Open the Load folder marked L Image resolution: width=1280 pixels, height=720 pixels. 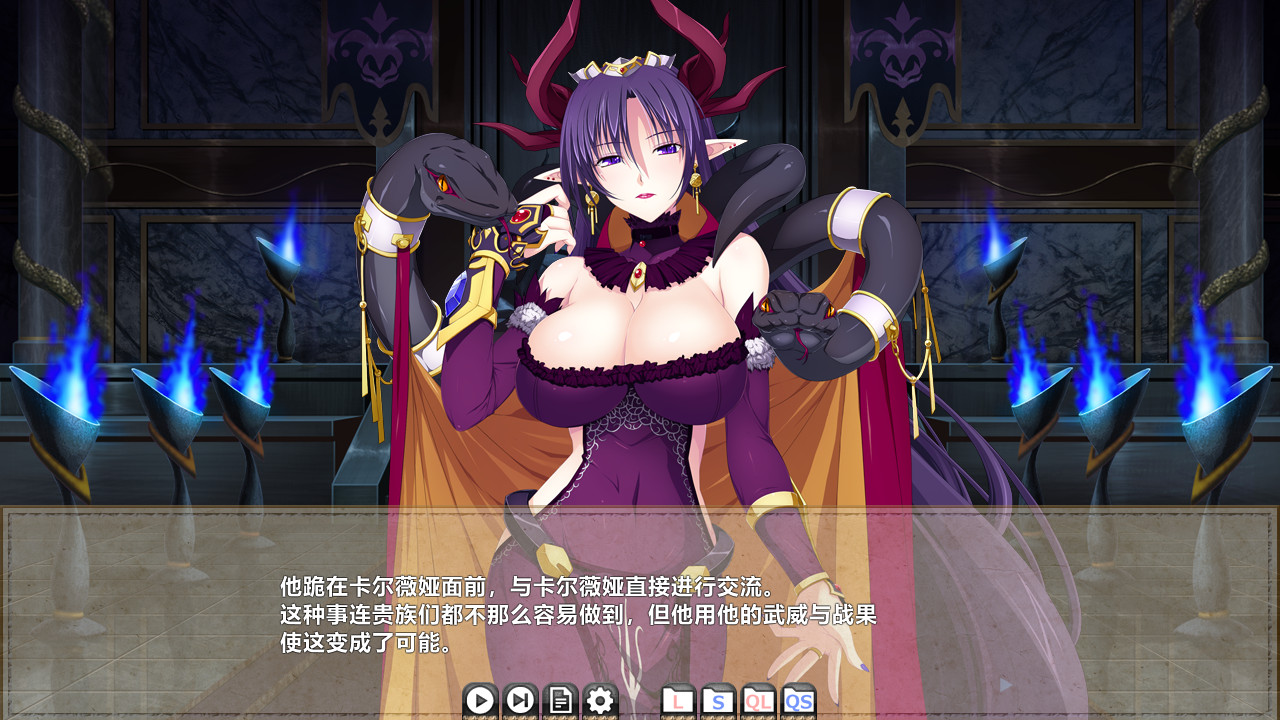[679, 701]
